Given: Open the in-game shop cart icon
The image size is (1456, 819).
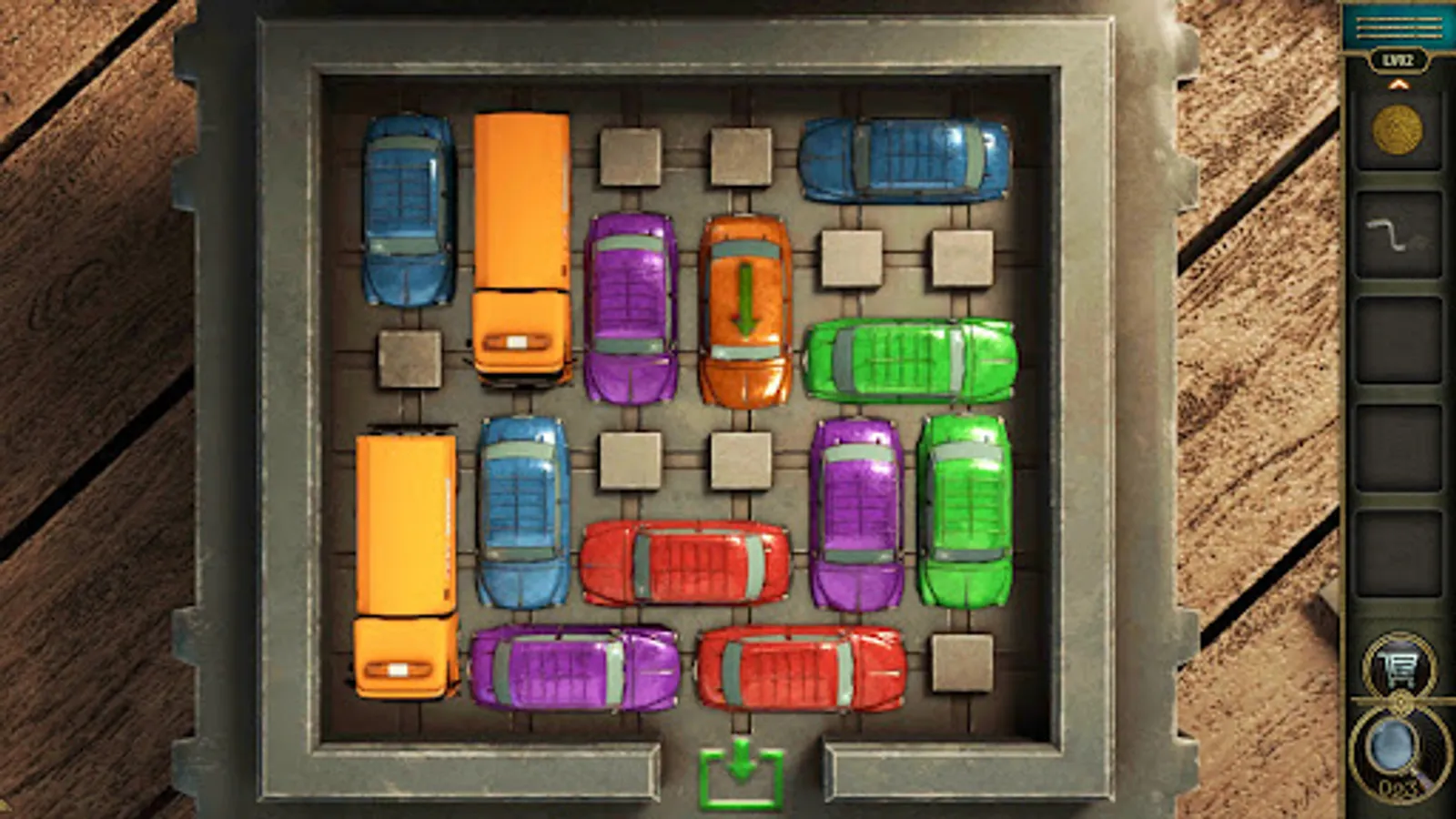Looking at the screenshot, I should (1399, 665).
